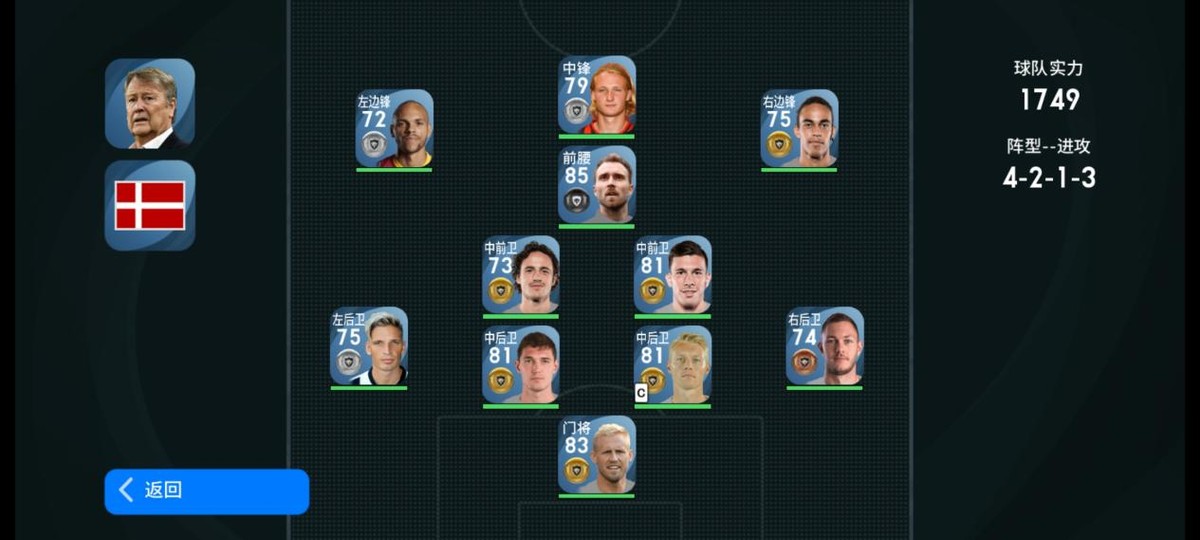The width and height of the screenshot is (1200, 540).
Task: Choose the 中前卫 midfielder card rated 73
Action: 521,275
